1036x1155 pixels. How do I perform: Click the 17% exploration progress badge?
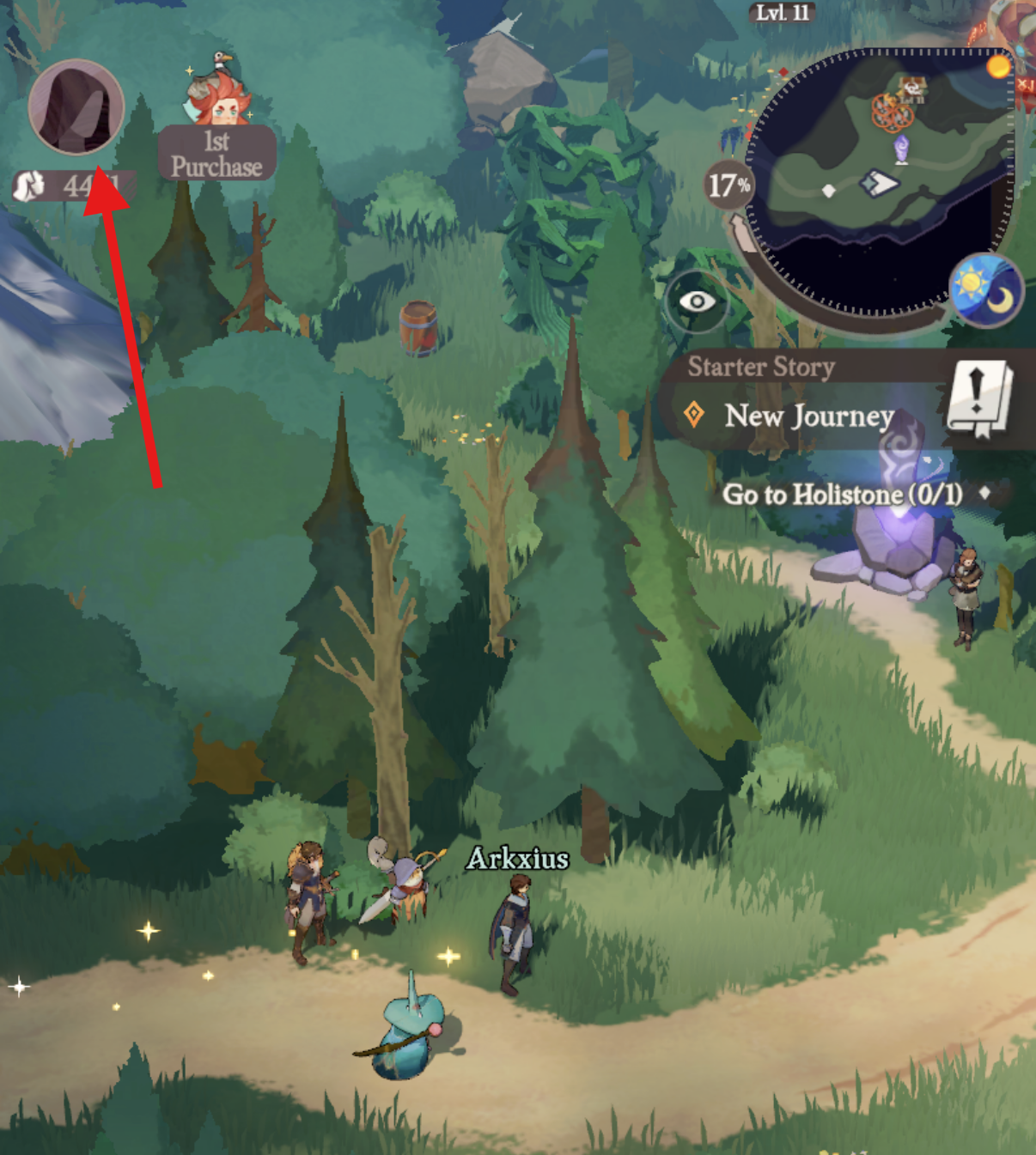[x=728, y=185]
